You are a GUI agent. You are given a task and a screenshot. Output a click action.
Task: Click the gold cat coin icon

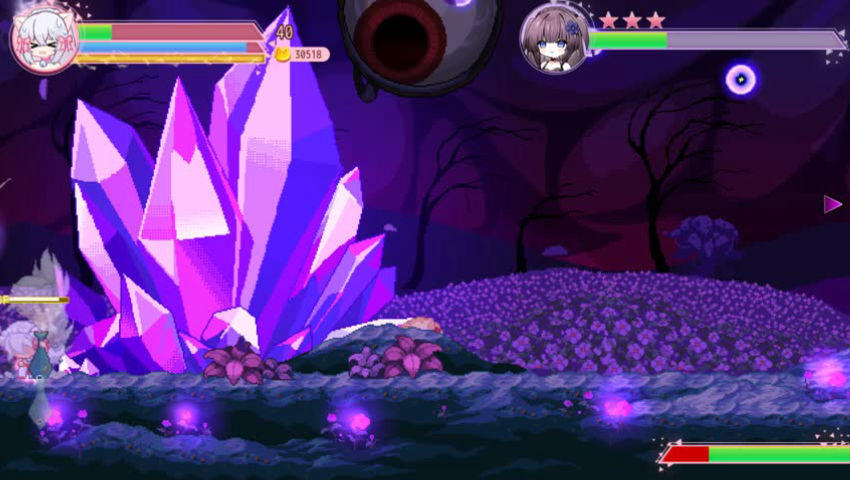[283, 54]
